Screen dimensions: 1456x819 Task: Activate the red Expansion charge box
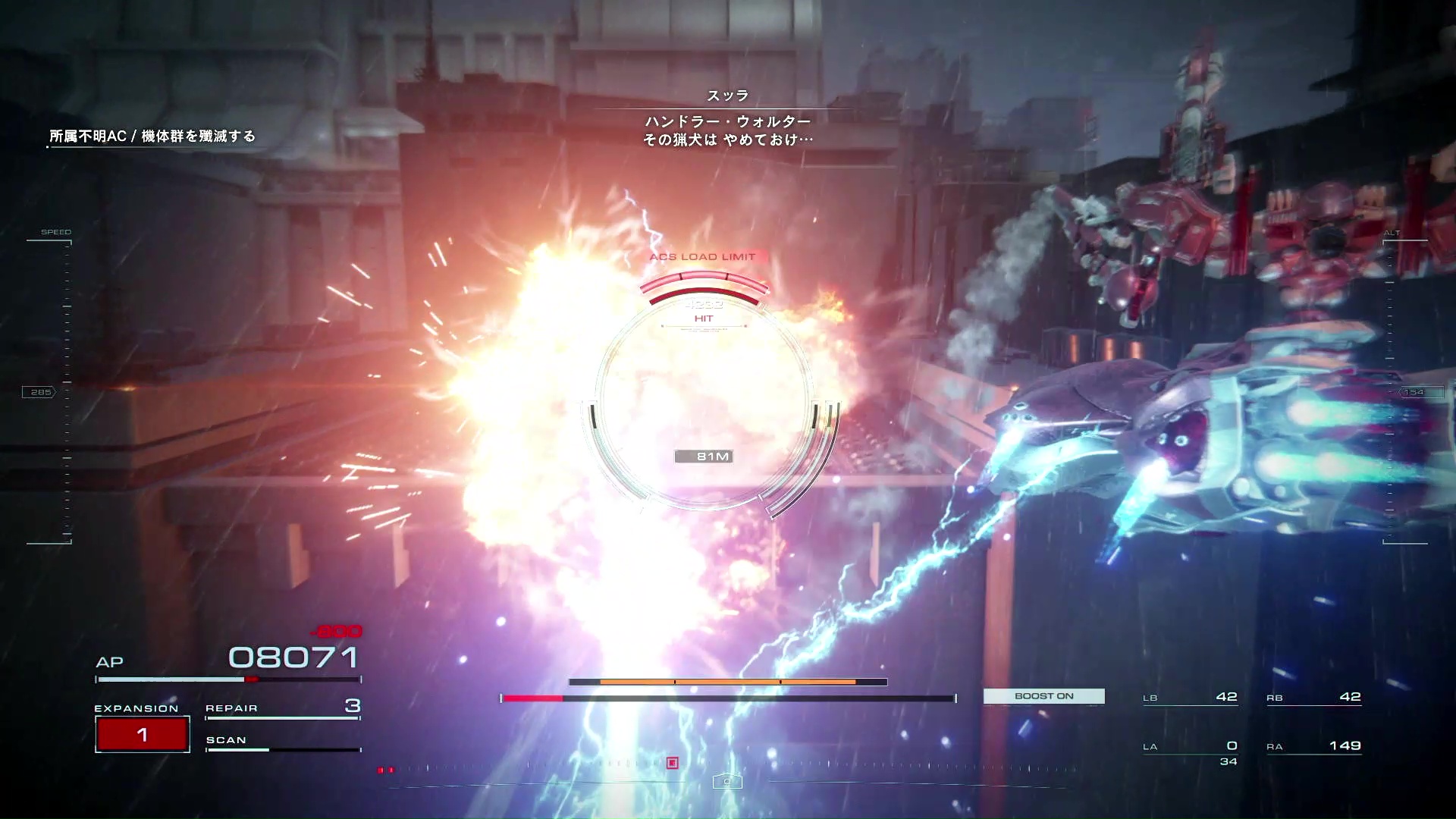coord(143,734)
